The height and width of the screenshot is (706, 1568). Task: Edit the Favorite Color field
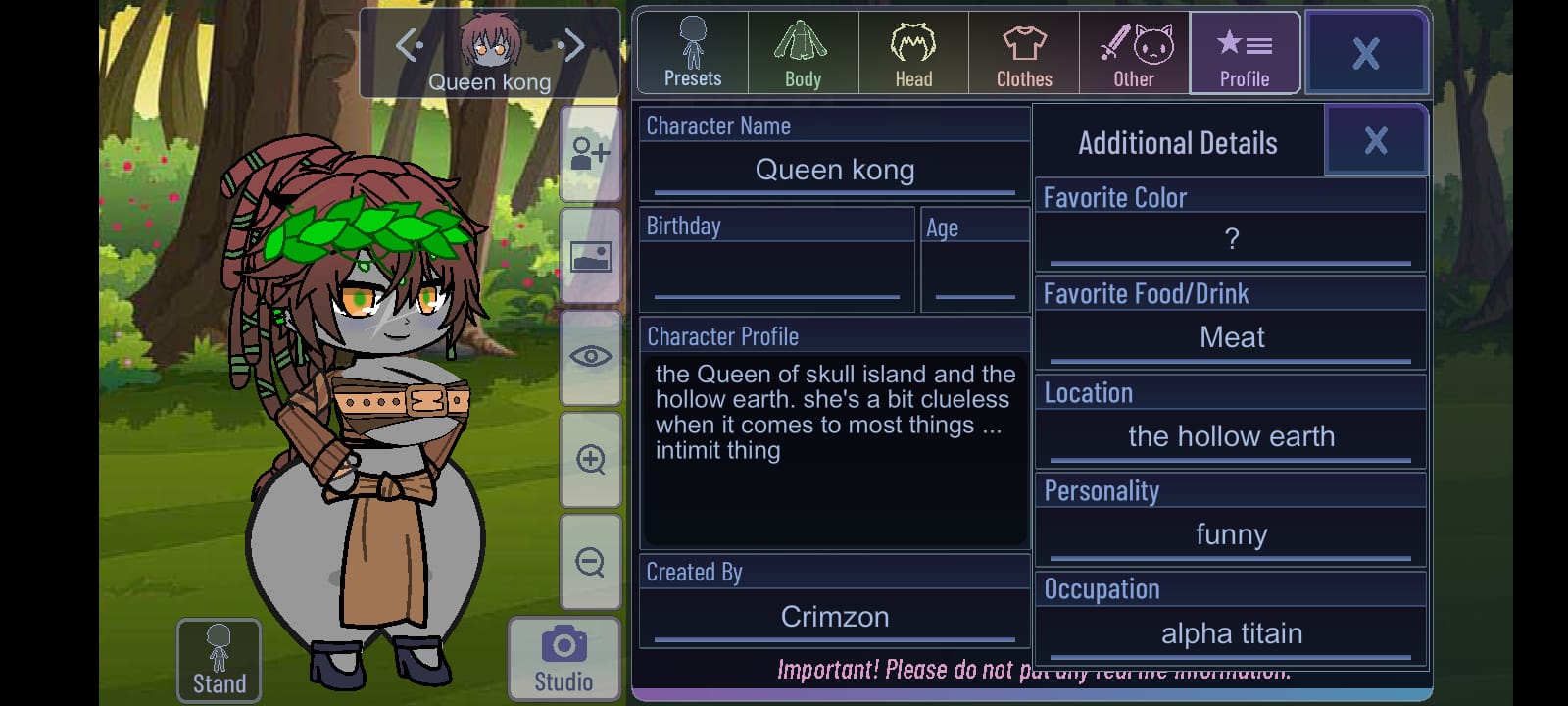(1231, 239)
